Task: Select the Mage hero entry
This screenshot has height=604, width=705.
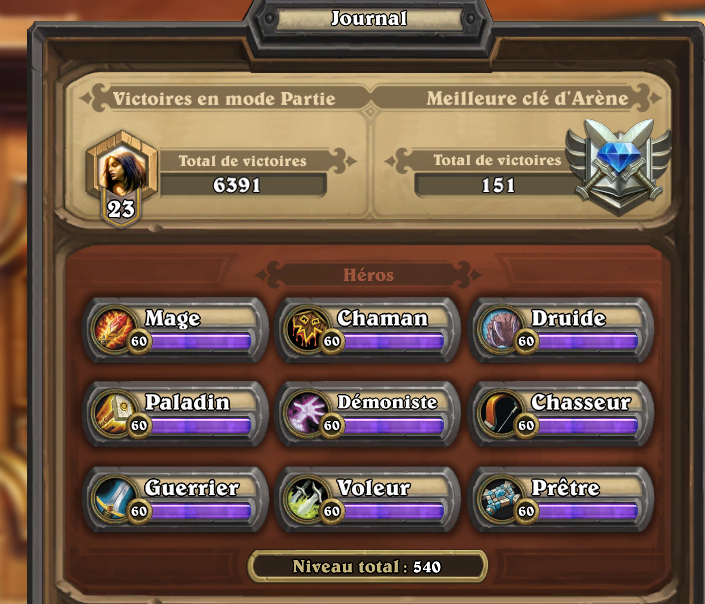Action: point(176,329)
